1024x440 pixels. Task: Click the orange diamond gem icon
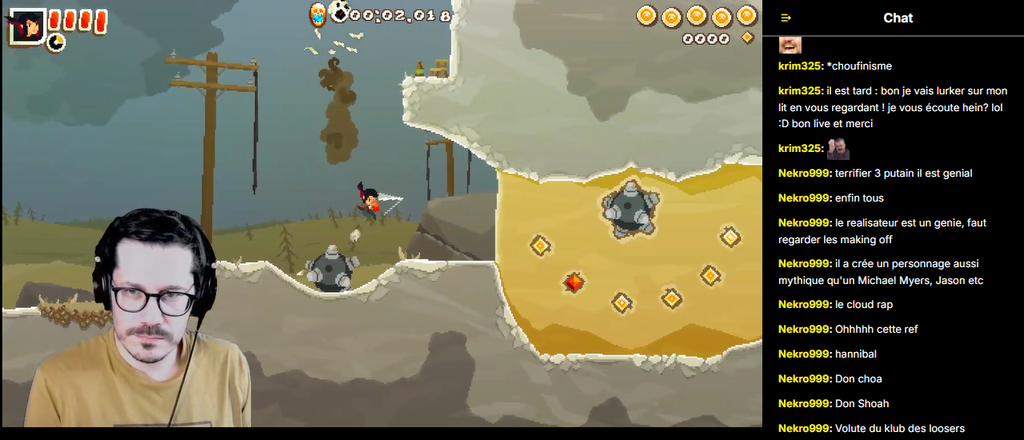click(x=747, y=38)
